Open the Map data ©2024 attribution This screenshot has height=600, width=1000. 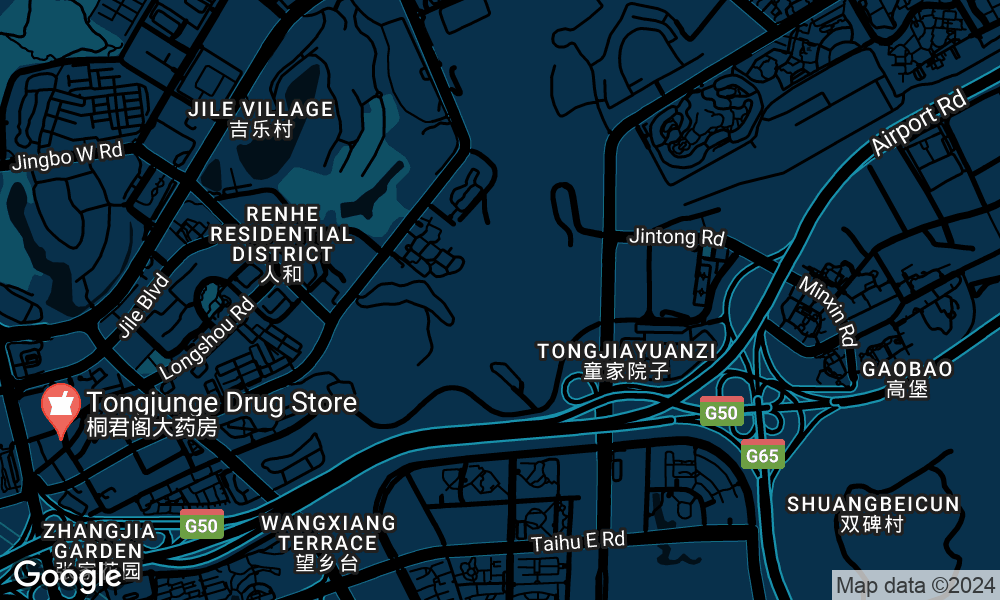(x=915, y=585)
